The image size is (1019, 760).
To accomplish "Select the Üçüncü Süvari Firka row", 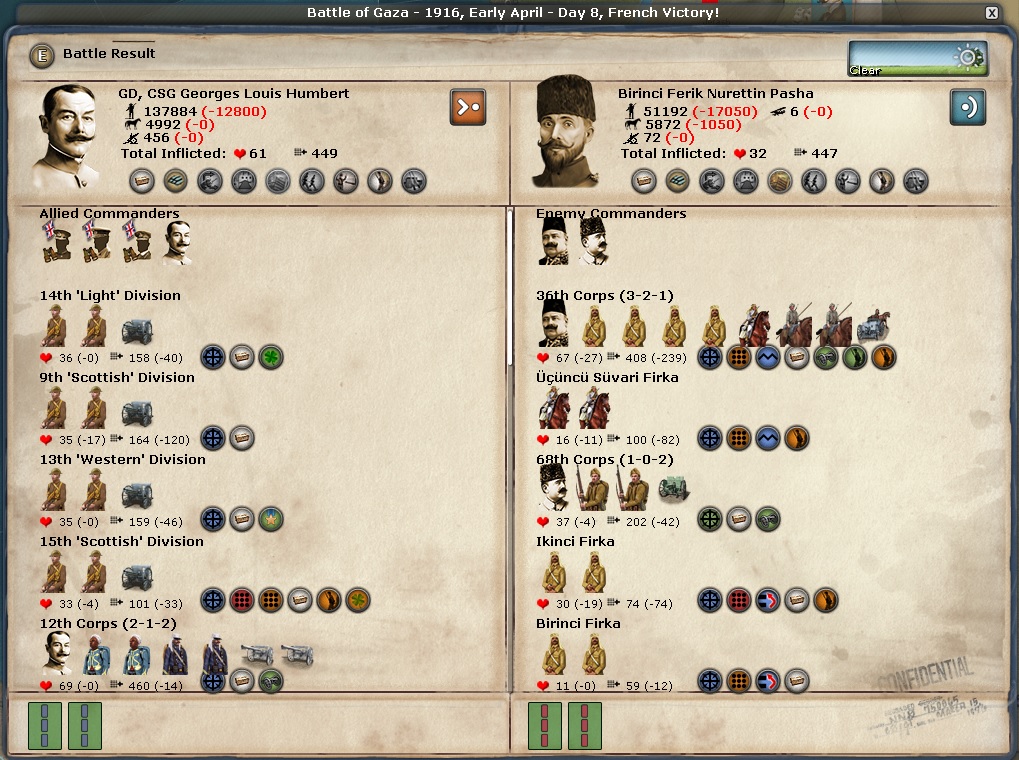I will point(607,378).
